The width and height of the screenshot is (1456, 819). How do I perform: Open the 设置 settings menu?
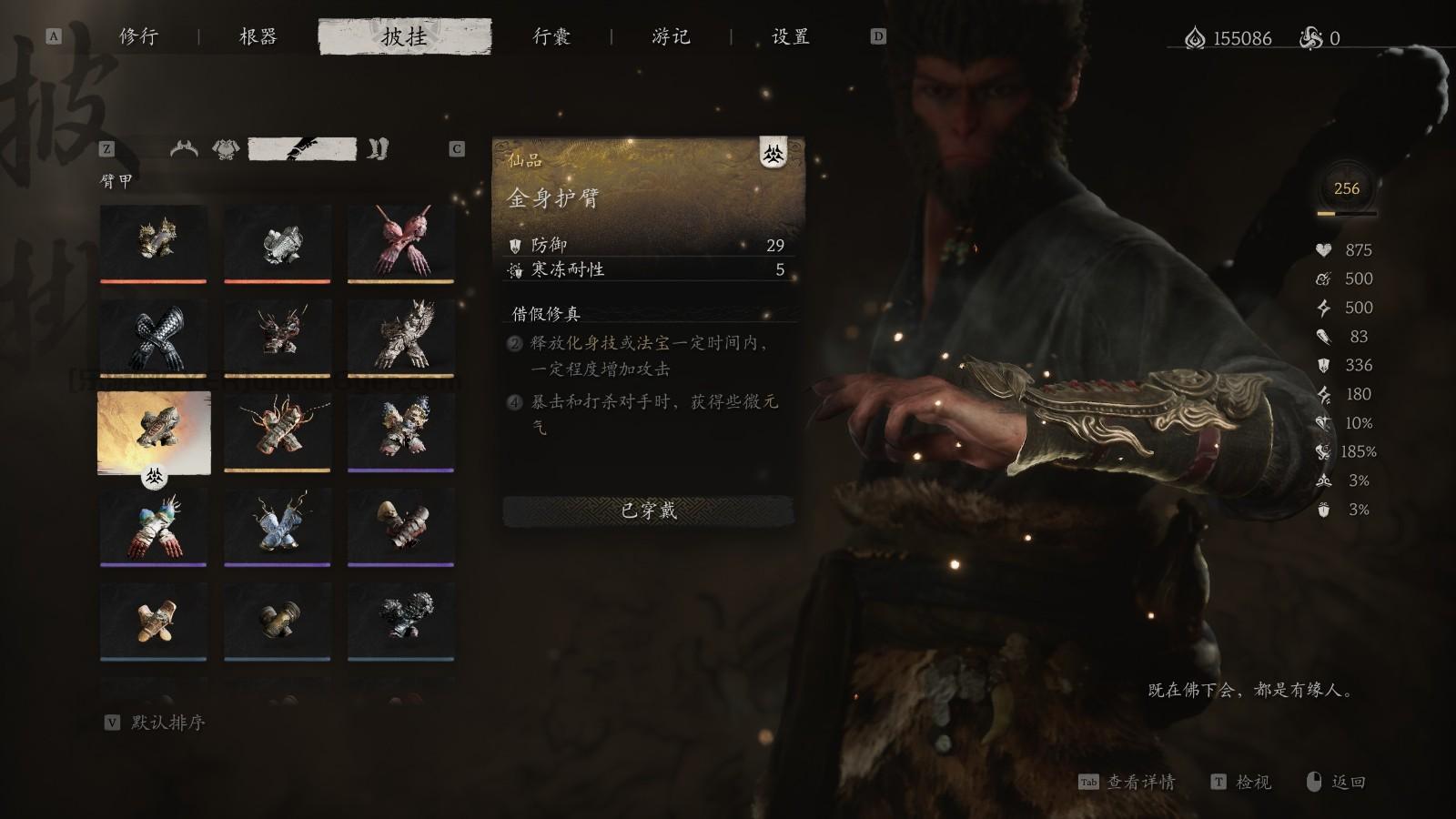tap(790, 38)
